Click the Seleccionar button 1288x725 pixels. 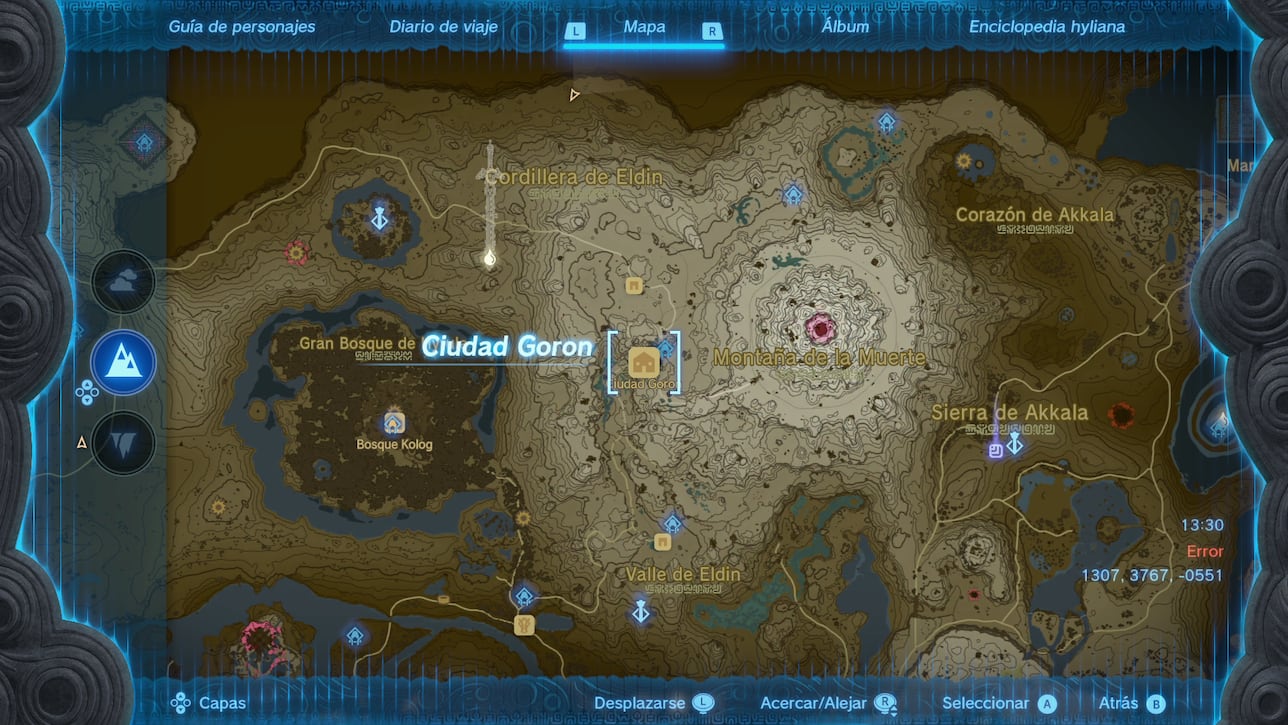(985, 702)
